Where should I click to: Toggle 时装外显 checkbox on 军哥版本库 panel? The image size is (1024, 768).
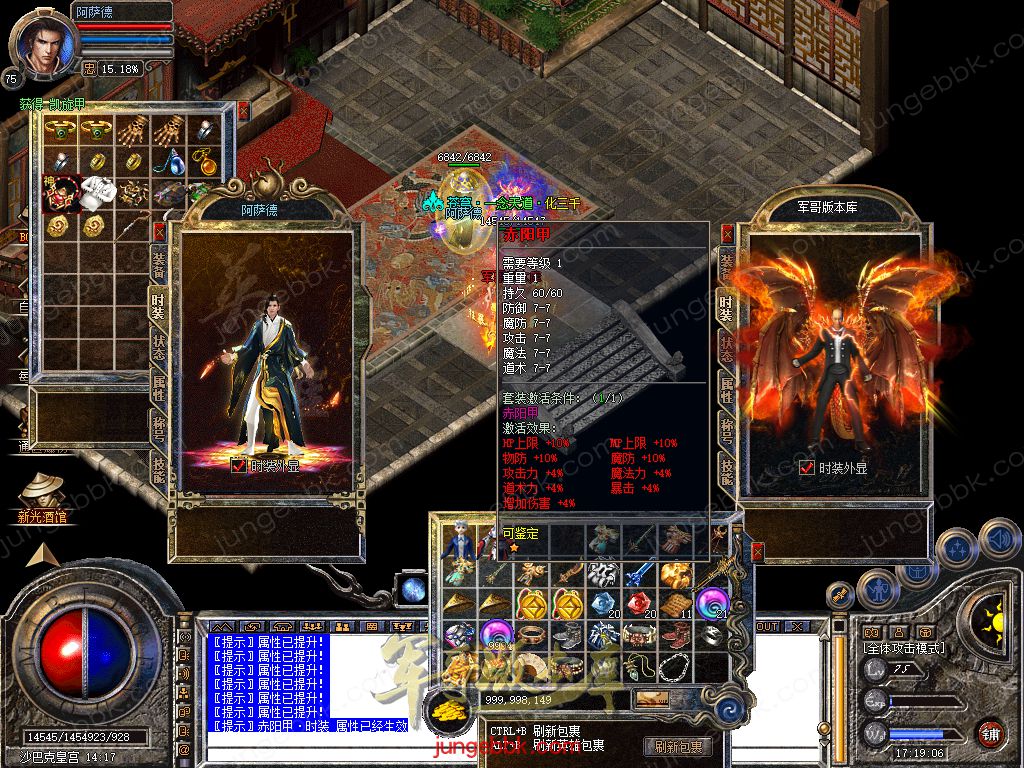pyautogui.click(x=807, y=467)
